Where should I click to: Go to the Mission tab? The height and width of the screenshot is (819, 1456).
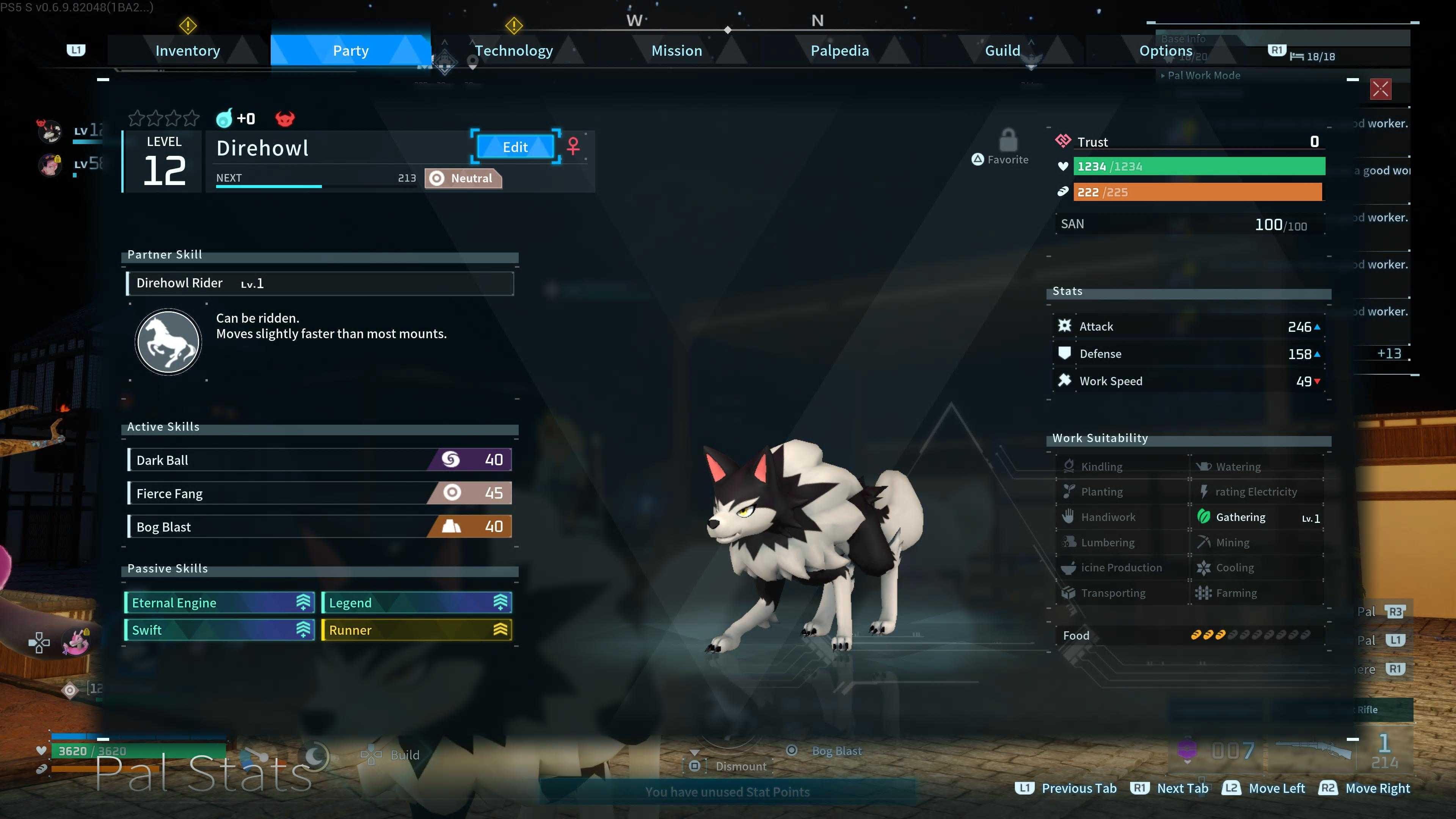point(676,51)
